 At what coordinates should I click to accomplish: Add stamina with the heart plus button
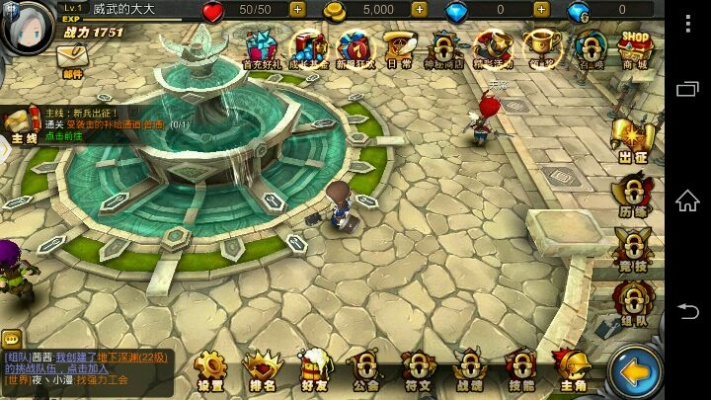pyautogui.click(x=297, y=10)
